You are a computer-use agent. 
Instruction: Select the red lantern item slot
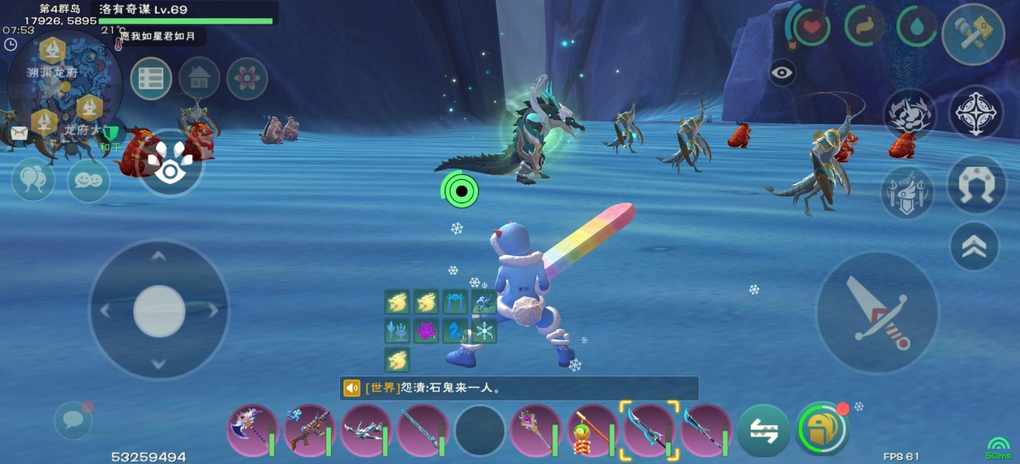pos(593,430)
